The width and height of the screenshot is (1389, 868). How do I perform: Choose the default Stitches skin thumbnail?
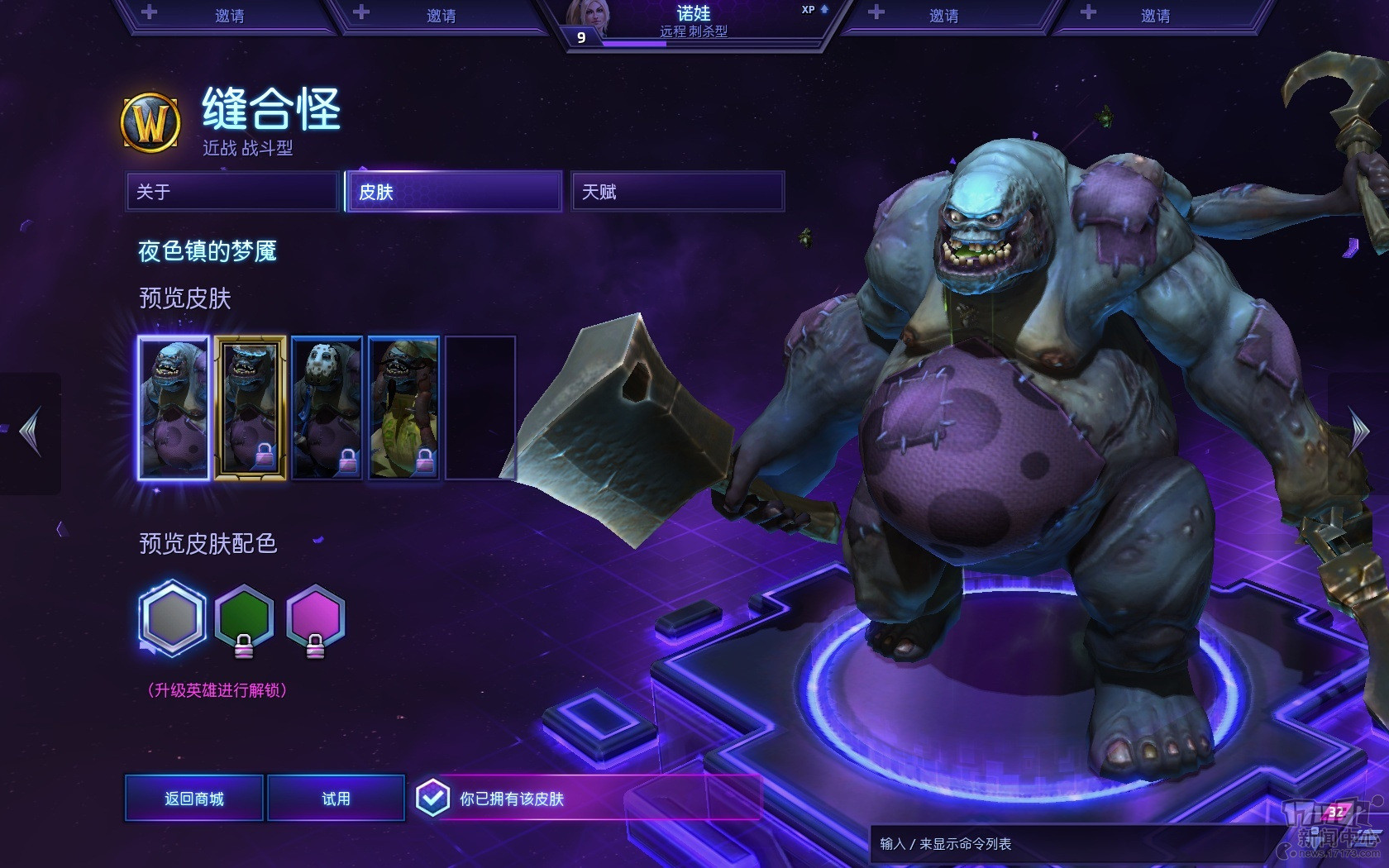coord(174,408)
